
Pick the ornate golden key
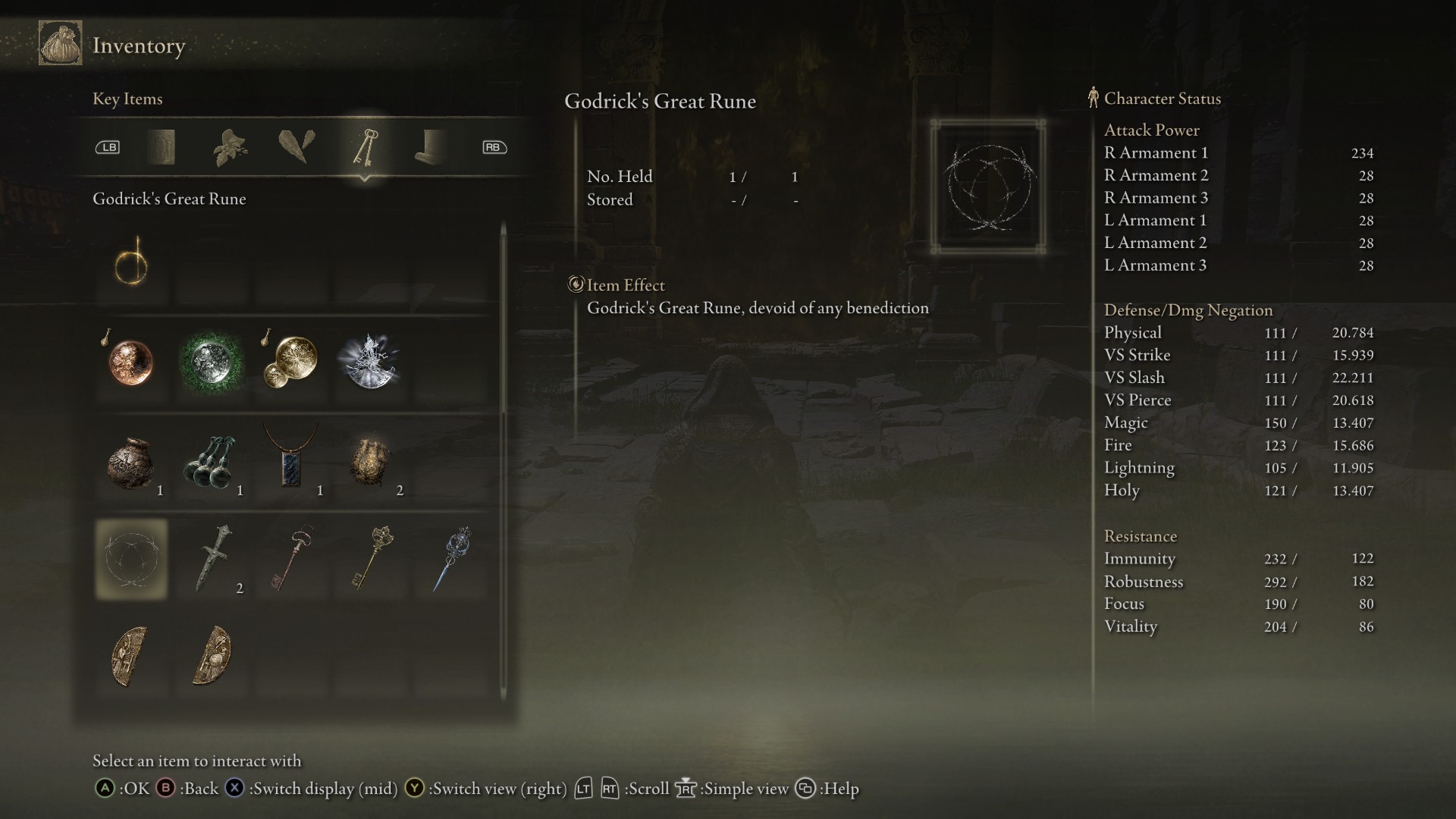click(371, 560)
